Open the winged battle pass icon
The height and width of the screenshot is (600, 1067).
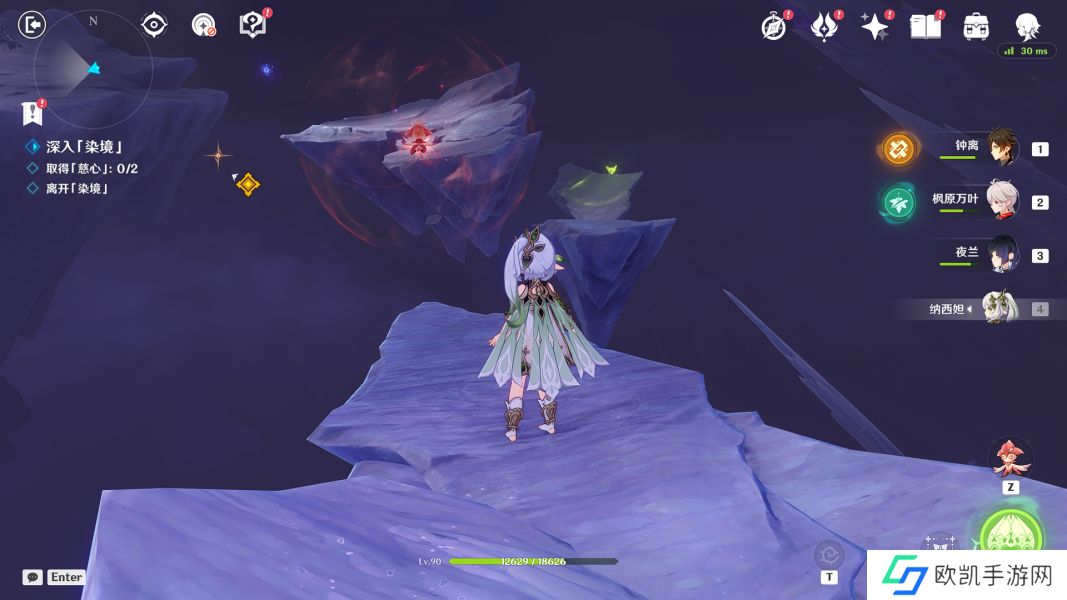(824, 27)
